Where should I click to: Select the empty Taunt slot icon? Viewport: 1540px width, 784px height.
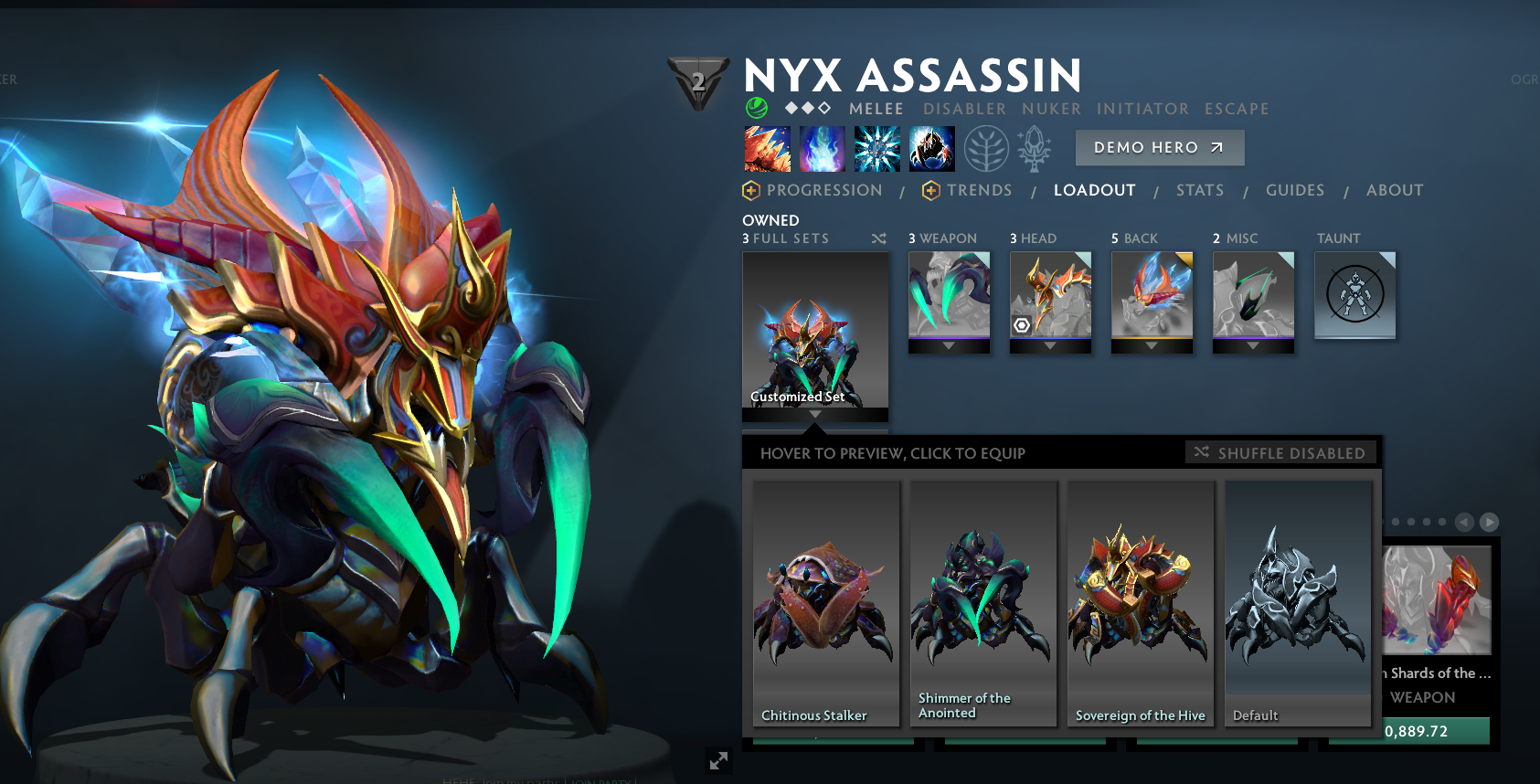(x=1354, y=295)
